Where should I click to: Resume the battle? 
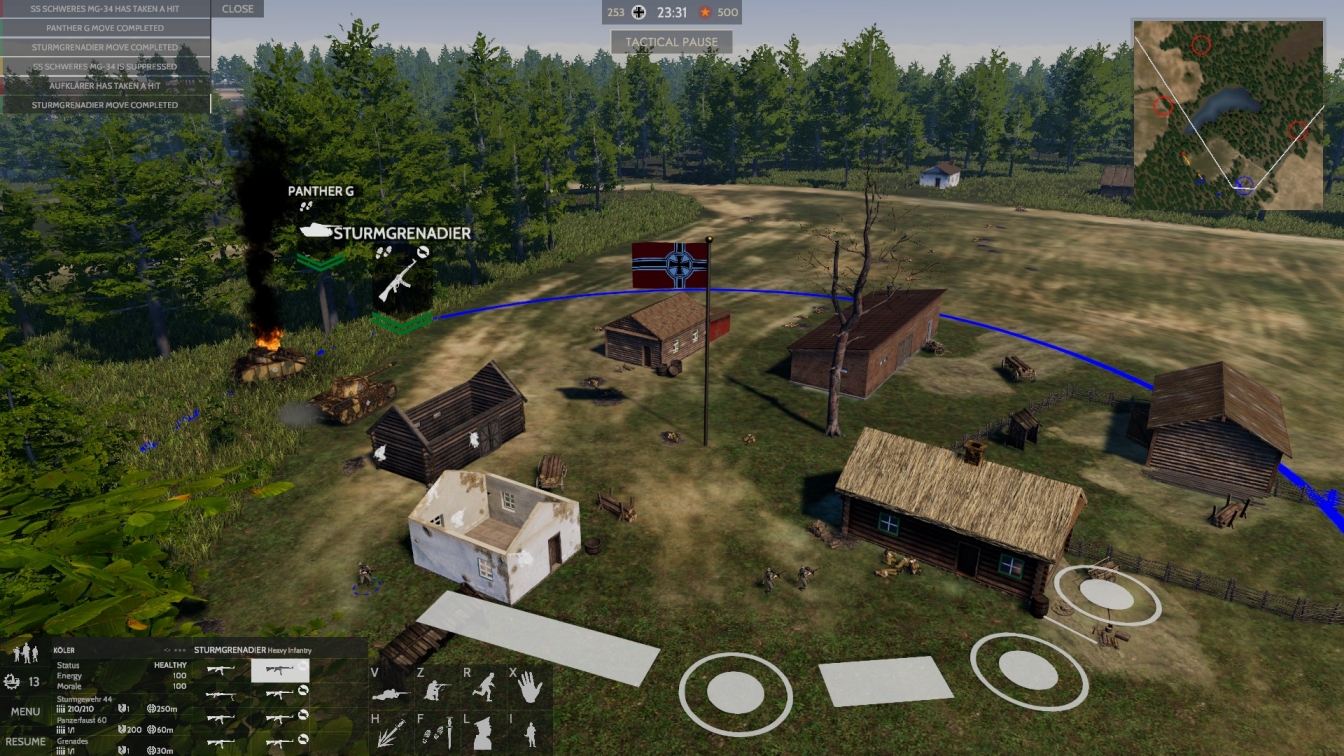pyautogui.click(x=25, y=741)
